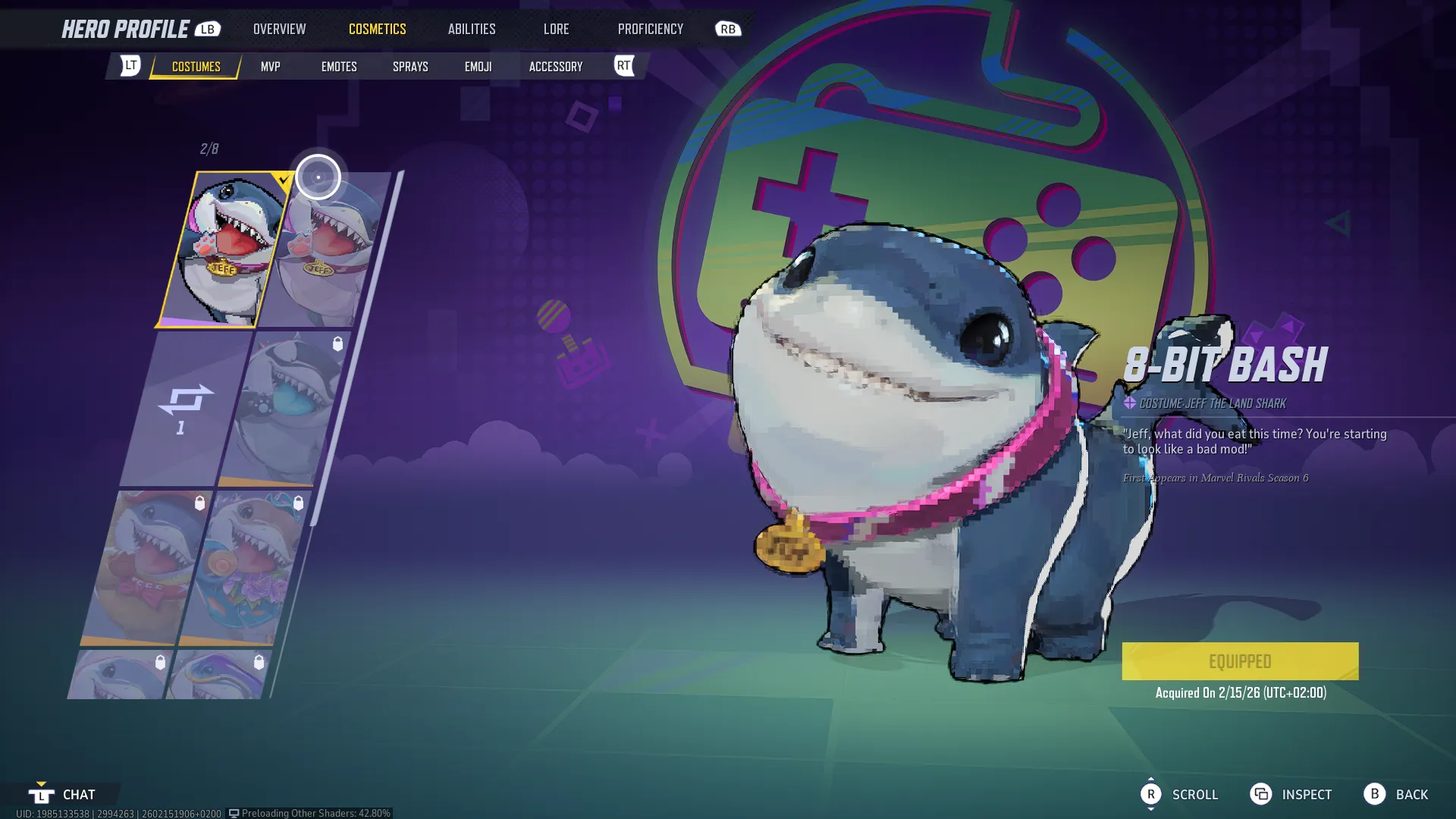Open the Accessory category
This screenshot has height=819, width=1456.
tap(555, 67)
